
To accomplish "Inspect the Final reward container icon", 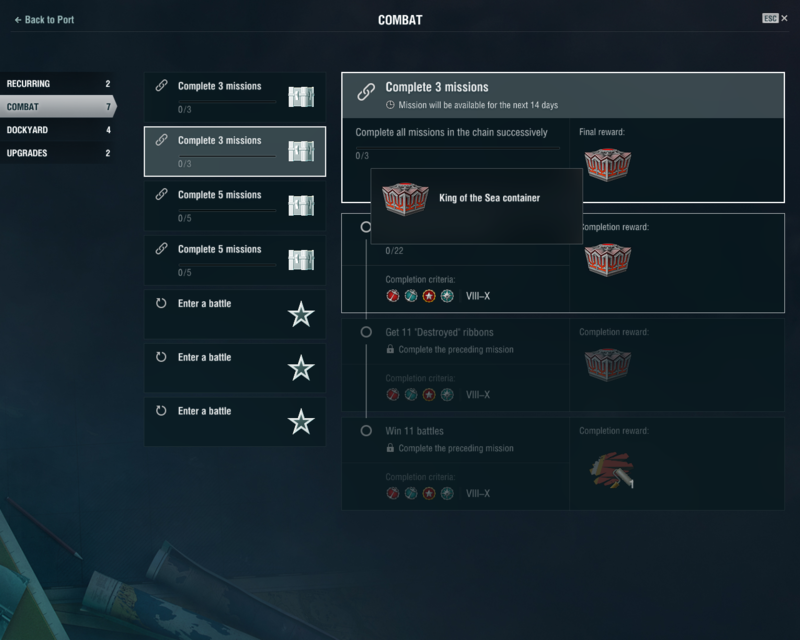I will click(607, 165).
